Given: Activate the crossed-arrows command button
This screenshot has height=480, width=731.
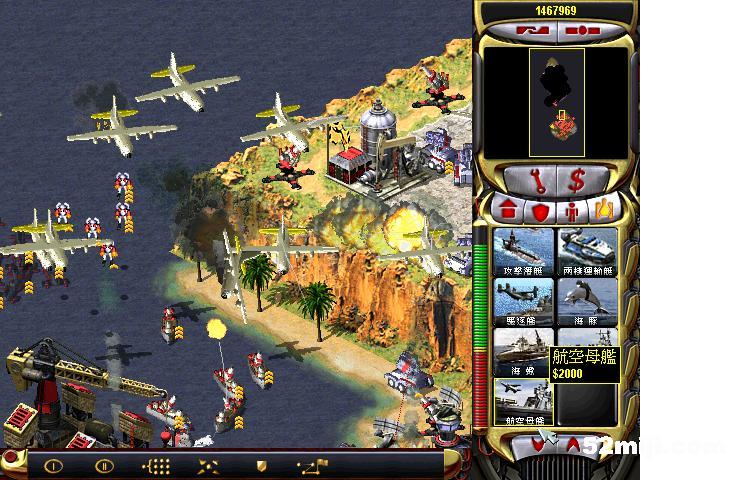Looking at the screenshot, I should [x=208, y=465].
